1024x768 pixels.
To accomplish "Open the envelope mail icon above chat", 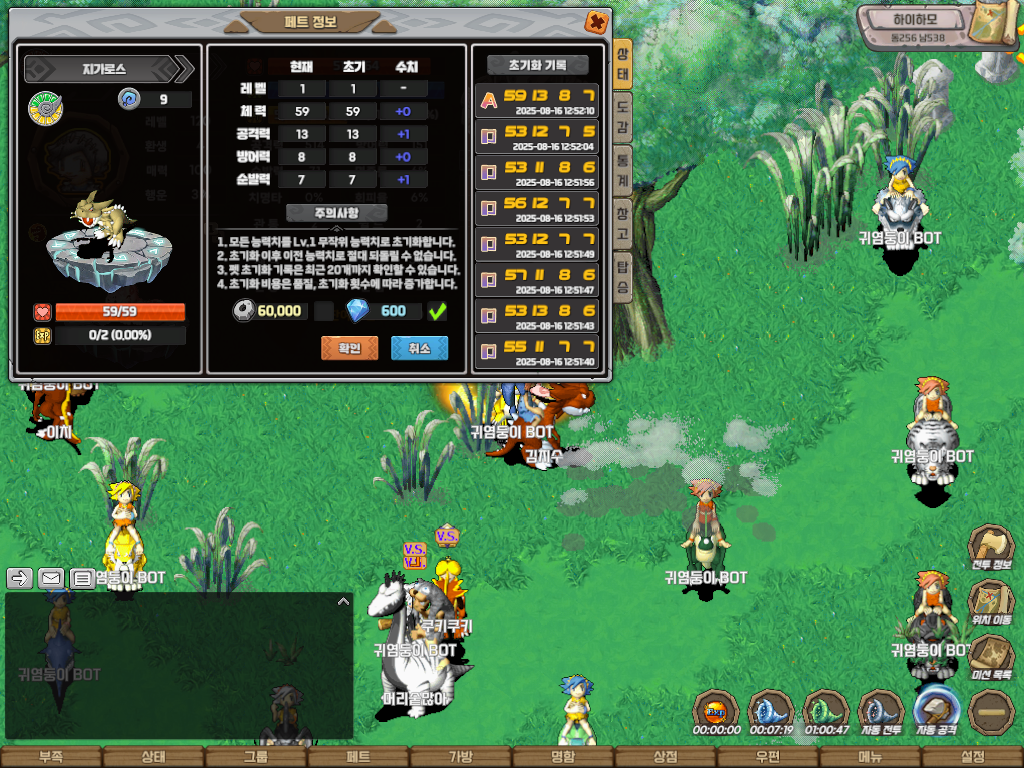I will point(51,578).
